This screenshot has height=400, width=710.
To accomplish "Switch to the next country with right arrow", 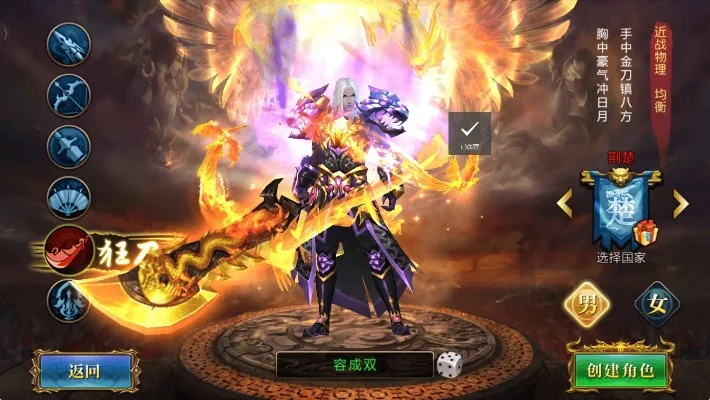I will pyautogui.click(x=681, y=204).
